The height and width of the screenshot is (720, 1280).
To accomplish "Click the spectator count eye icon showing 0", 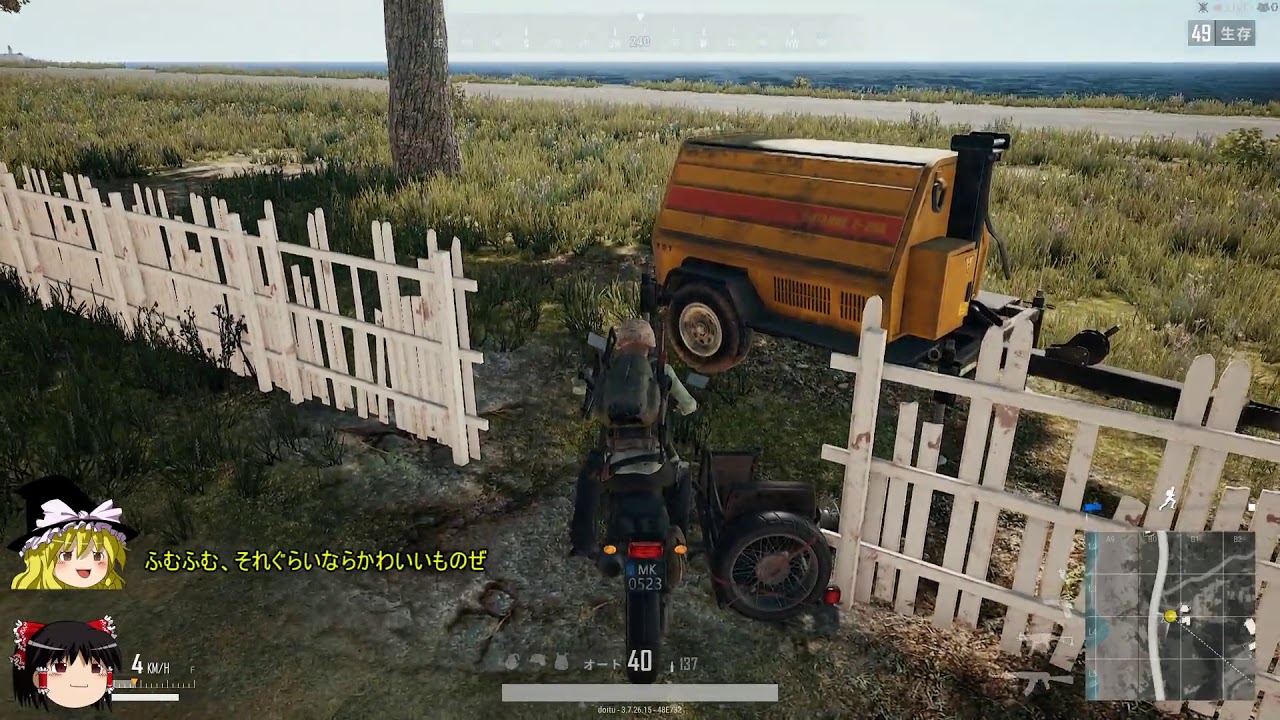I will (1264, 7).
